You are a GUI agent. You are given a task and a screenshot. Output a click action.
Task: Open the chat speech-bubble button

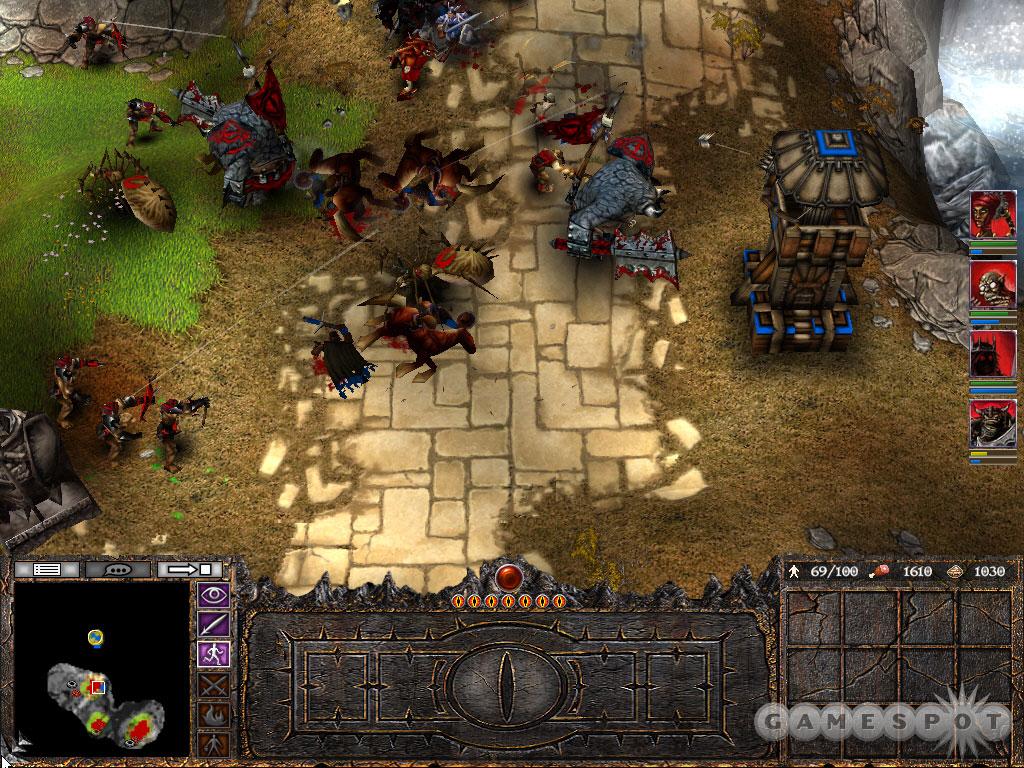click(119, 569)
